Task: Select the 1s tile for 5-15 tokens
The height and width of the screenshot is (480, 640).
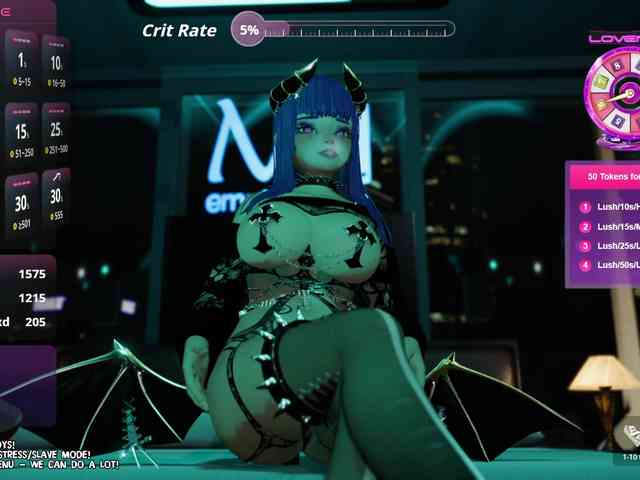Action: pos(20,60)
